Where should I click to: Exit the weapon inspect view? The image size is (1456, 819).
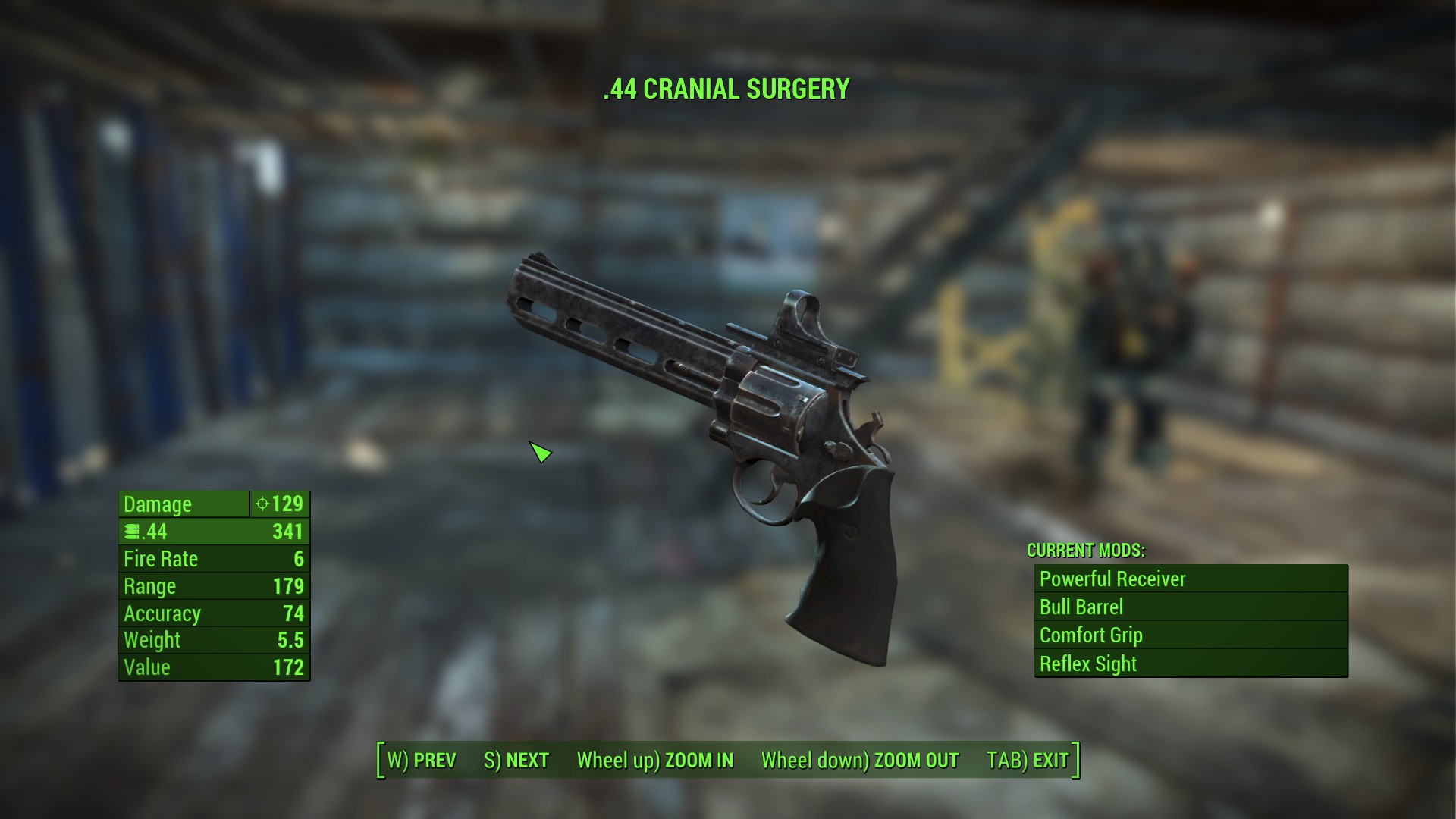click(x=1028, y=760)
